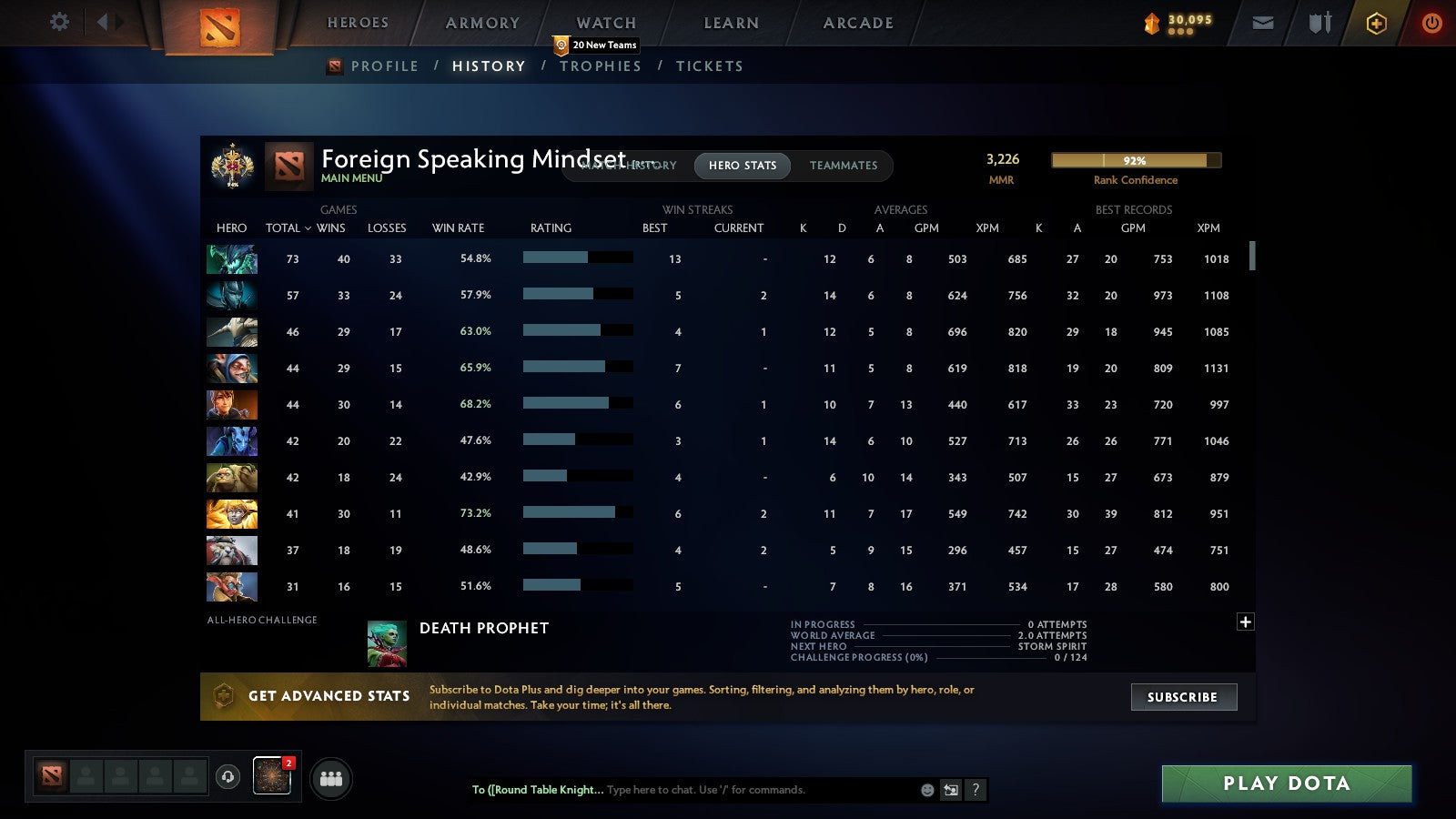This screenshot has width=1456, height=819.
Task: Switch to the Teammates tab
Action: pyautogui.click(x=844, y=166)
